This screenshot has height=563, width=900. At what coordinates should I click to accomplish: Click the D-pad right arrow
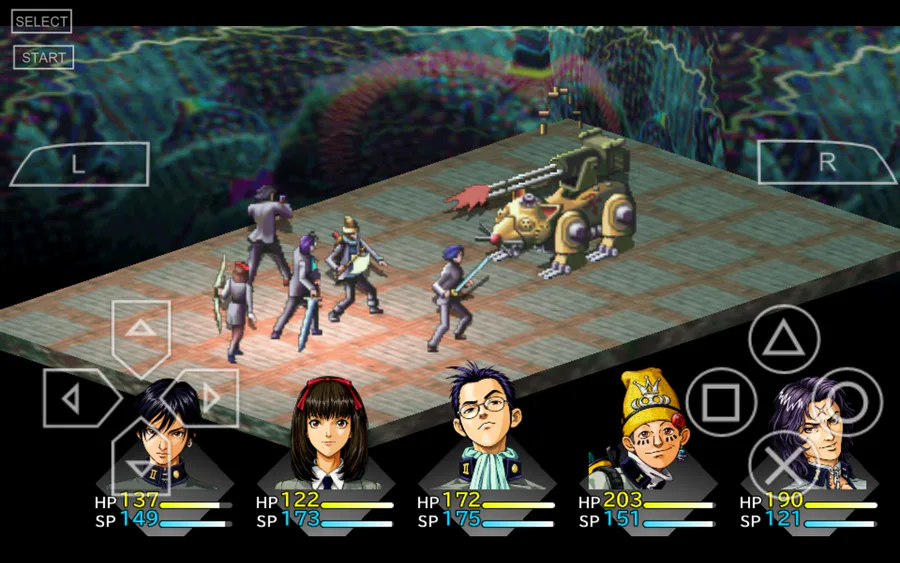tap(209, 398)
